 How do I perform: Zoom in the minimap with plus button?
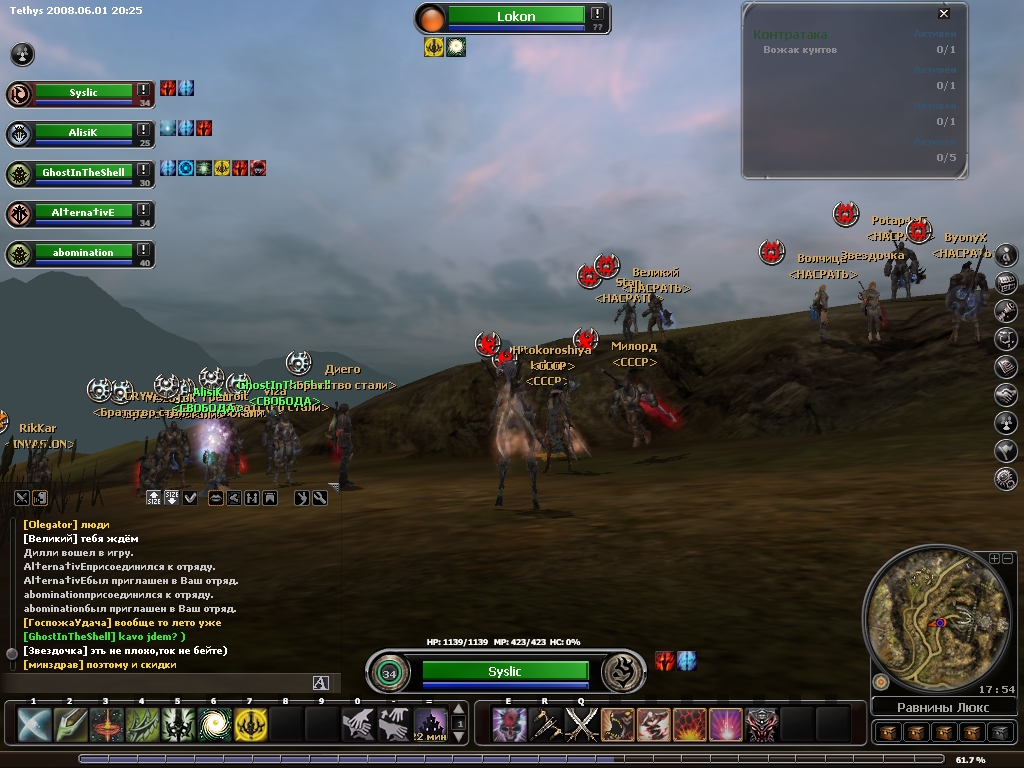pos(994,558)
